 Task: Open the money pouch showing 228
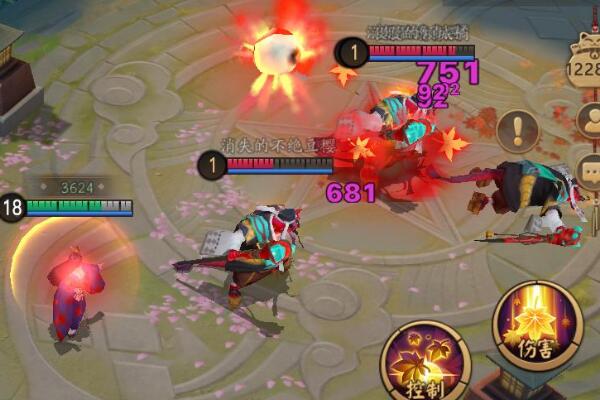[584, 66]
